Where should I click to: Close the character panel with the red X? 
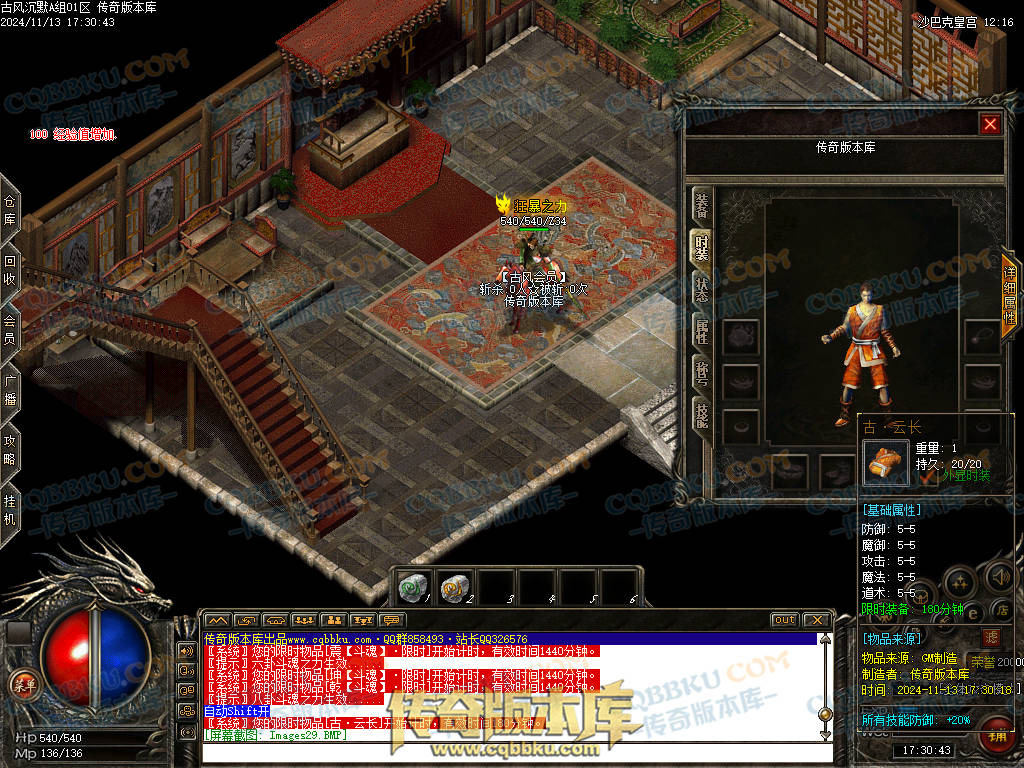tap(990, 124)
